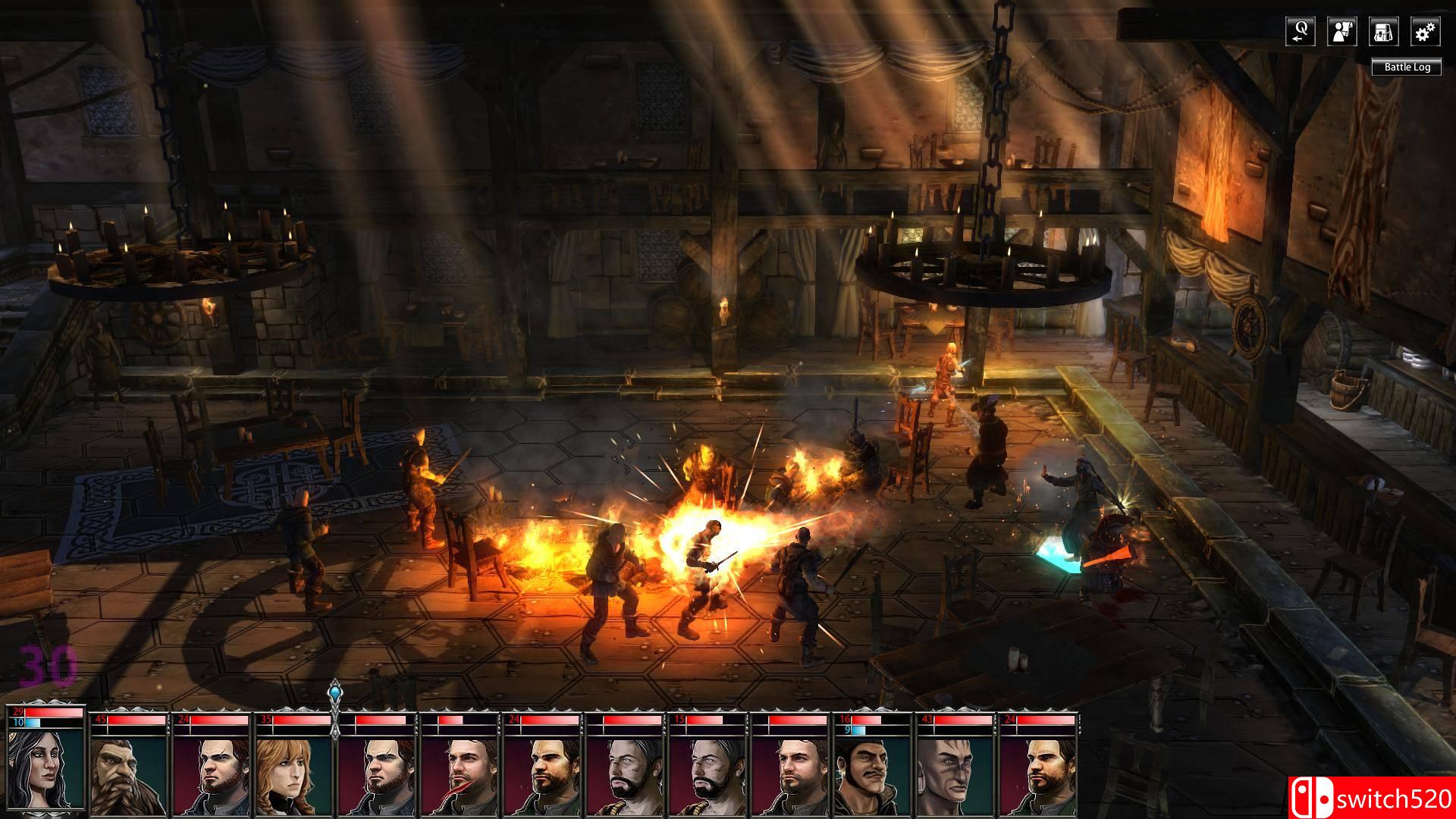Screen dimensions: 1456x819
Task: Open the backpack inventory
Action: pos(1384,32)
